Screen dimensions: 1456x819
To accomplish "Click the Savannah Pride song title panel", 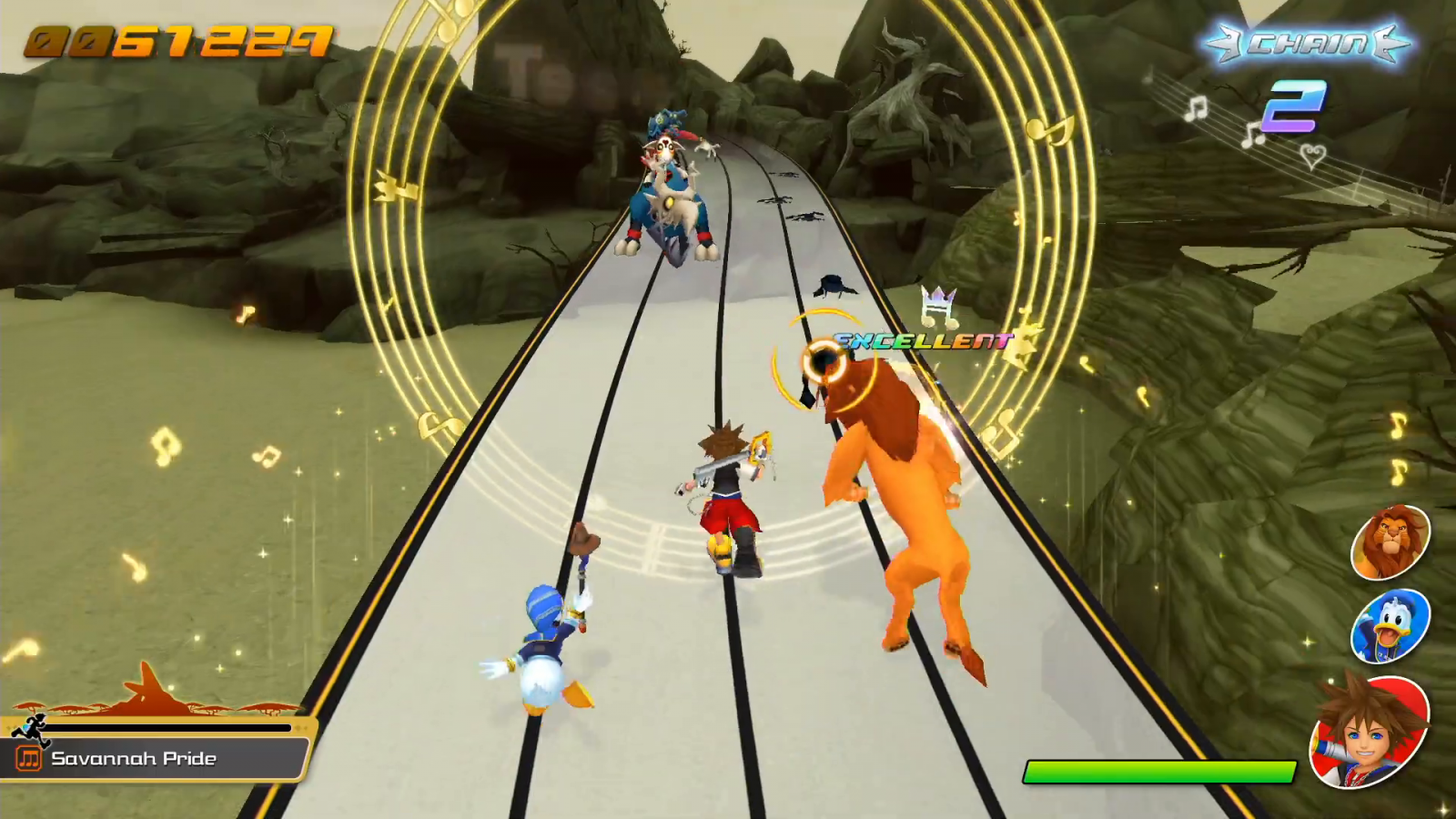I will pyautogui.click(x=155, y=759).
